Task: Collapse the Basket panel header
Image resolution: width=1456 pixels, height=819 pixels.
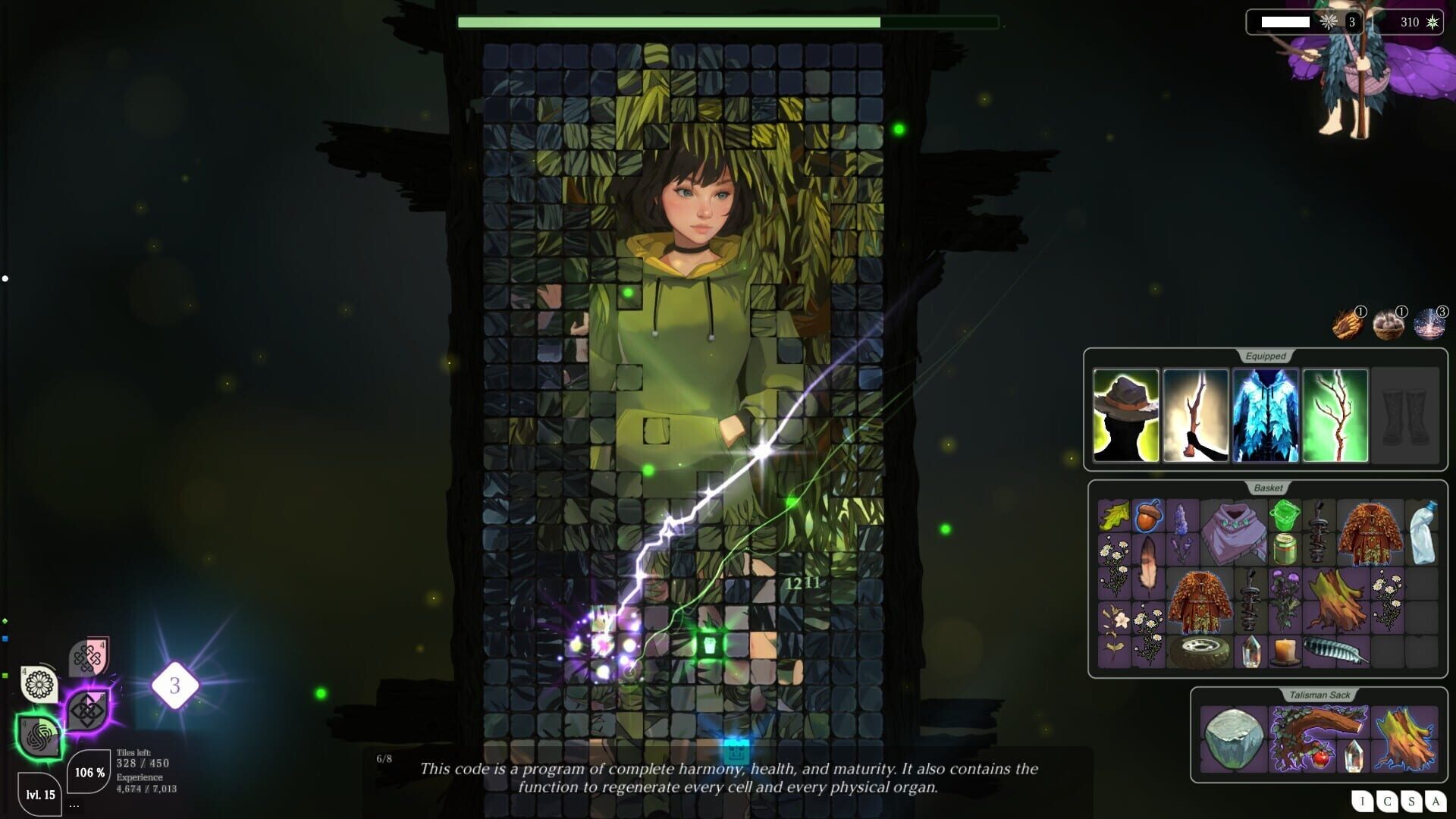Action: [x=1268, y=488]
